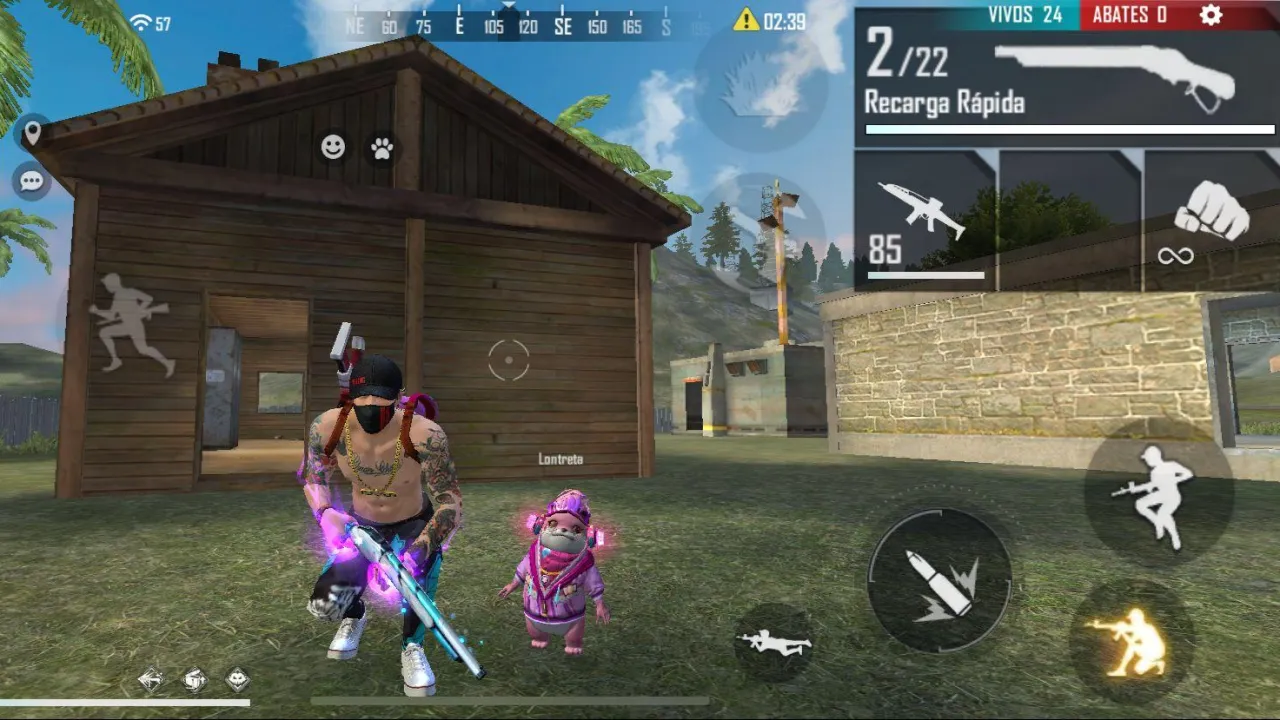The height and width of the screenshot is (720, 1280).
Task: Open the location pin map icon
Action: pyautogui.click(x=33, y=130)
